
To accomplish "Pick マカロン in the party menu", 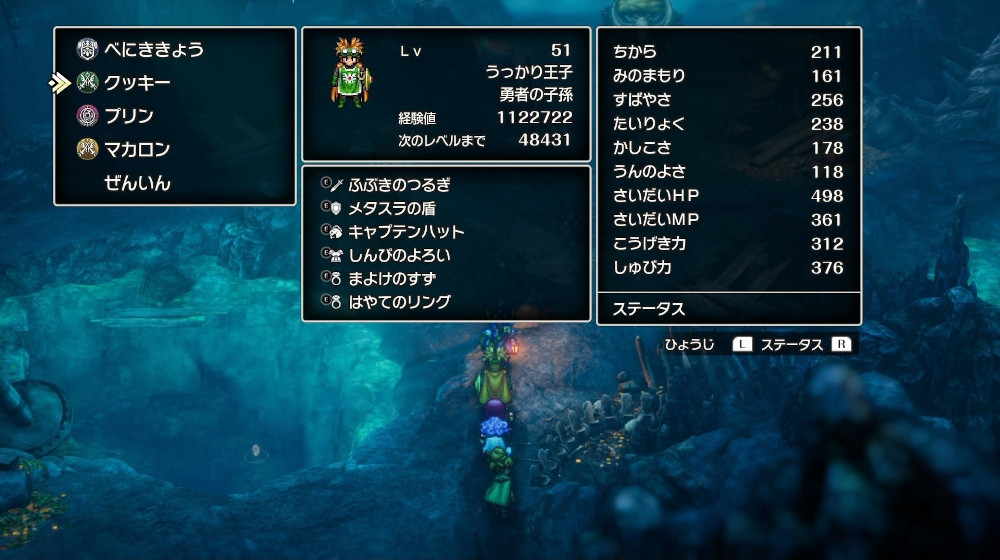I will pyautogui.click(x=137, y=150).
